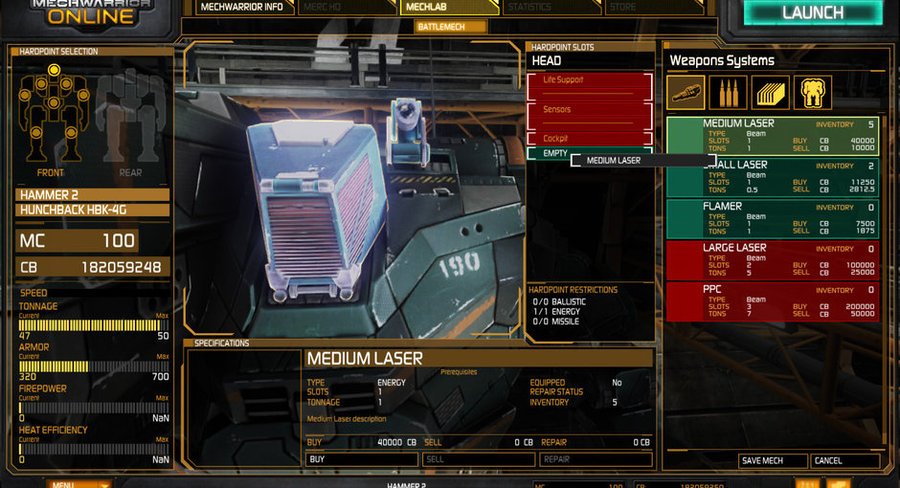Choose the Flamer weapon entry
The height and width of the screenshot is (488, 900).
[772, 218]
